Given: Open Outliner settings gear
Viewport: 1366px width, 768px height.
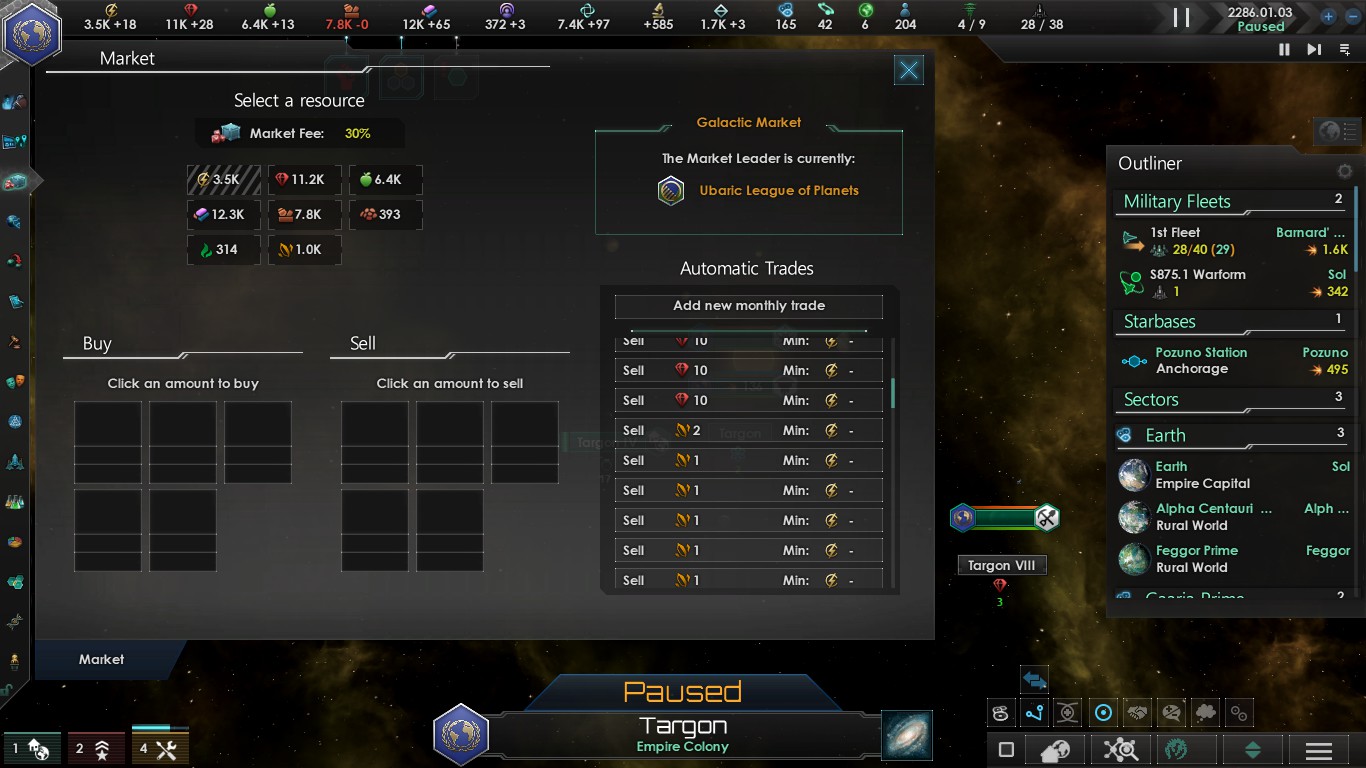Looking at the screenshot, I should [1345, 171].
